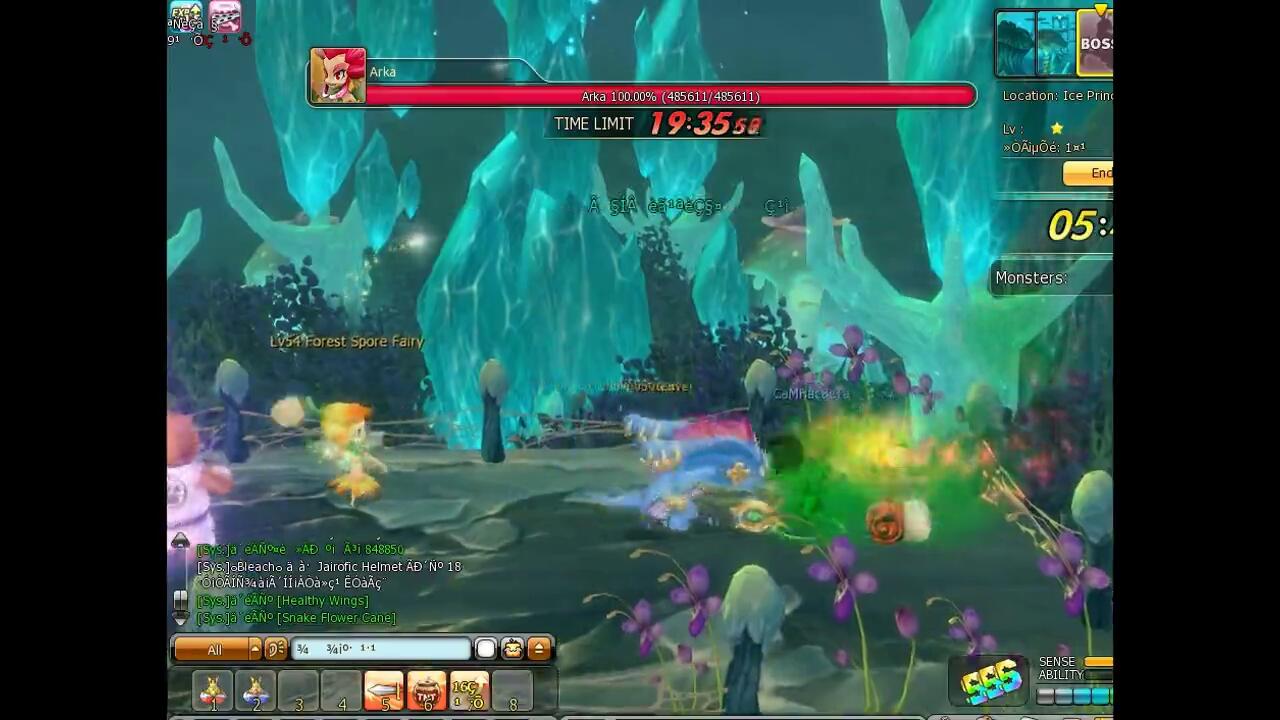Select the red potion in hotbar slot 1
This screenshot has height=720, width=1280.
[213, 690]
